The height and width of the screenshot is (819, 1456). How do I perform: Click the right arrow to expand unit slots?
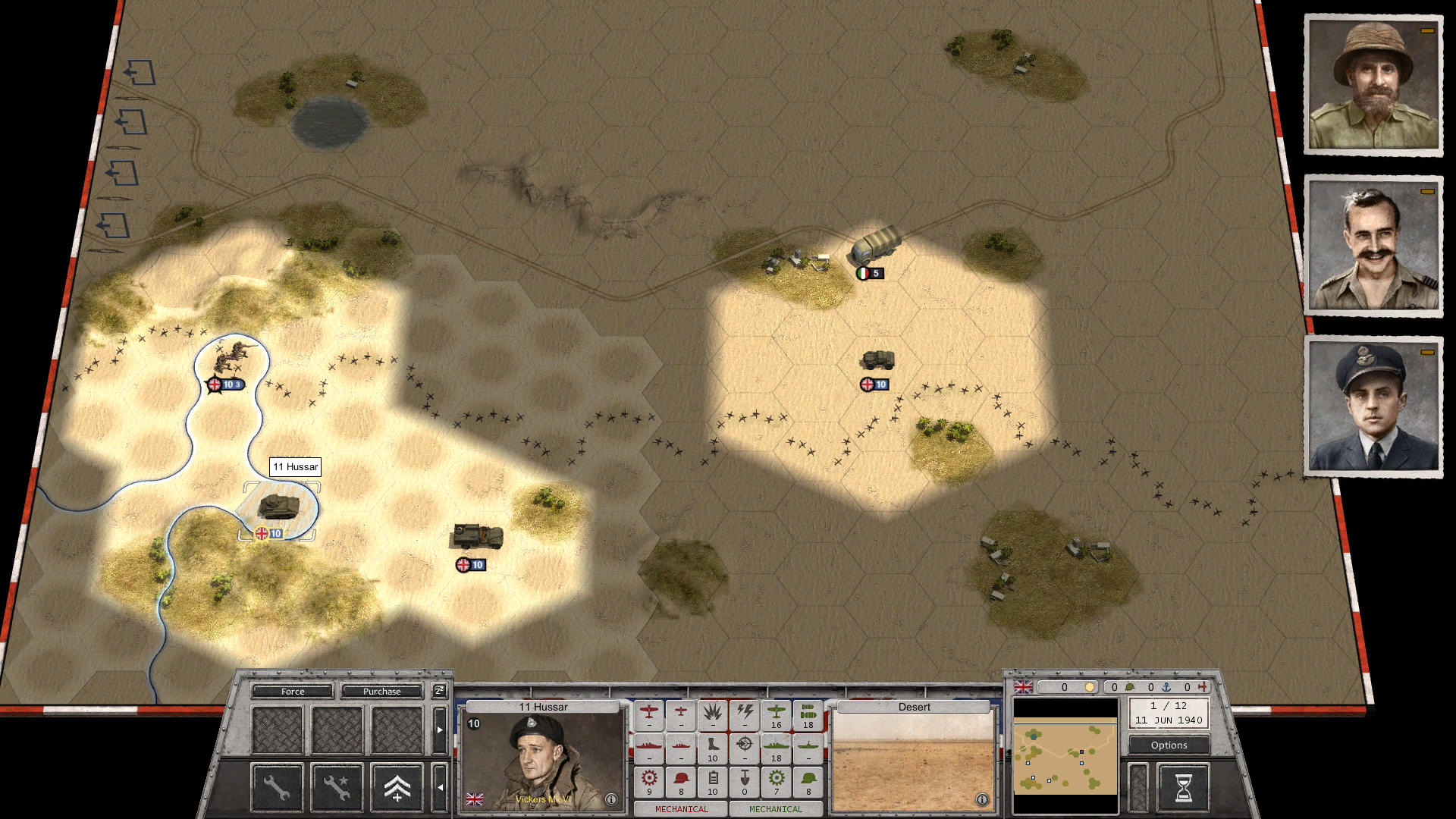[x=440, y=730]
